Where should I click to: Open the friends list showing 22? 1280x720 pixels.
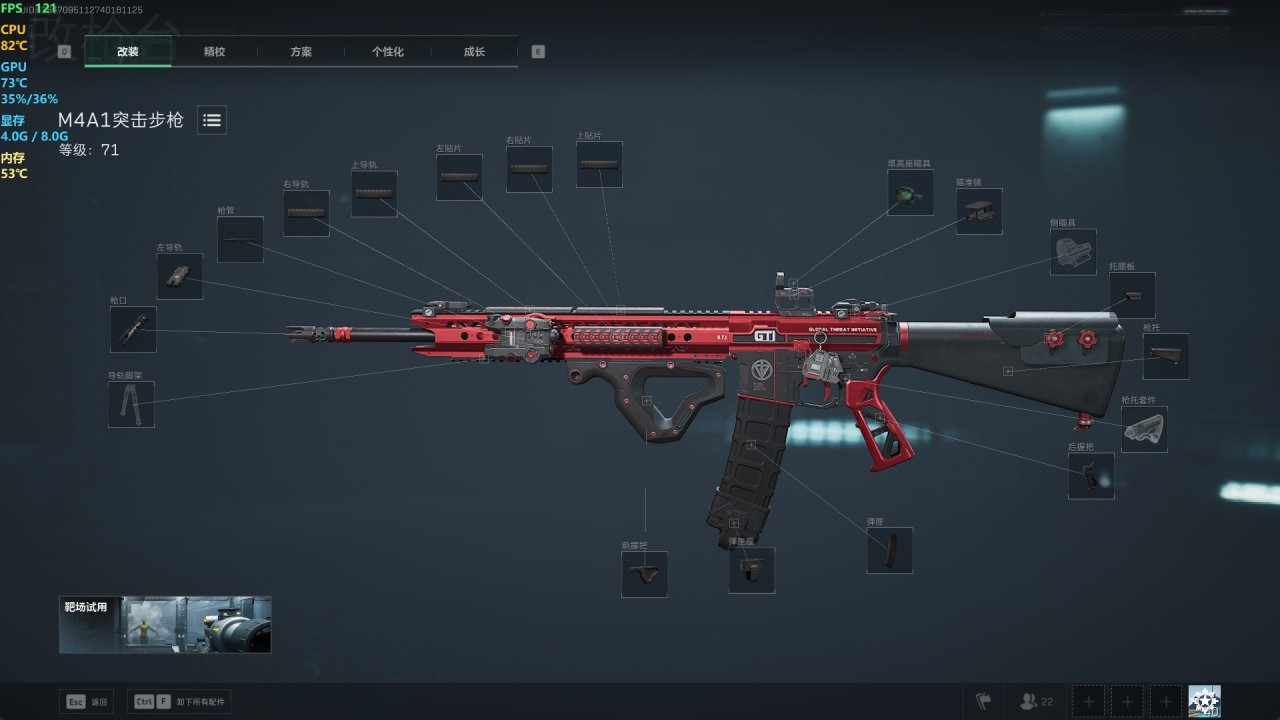pos(1036,702)
